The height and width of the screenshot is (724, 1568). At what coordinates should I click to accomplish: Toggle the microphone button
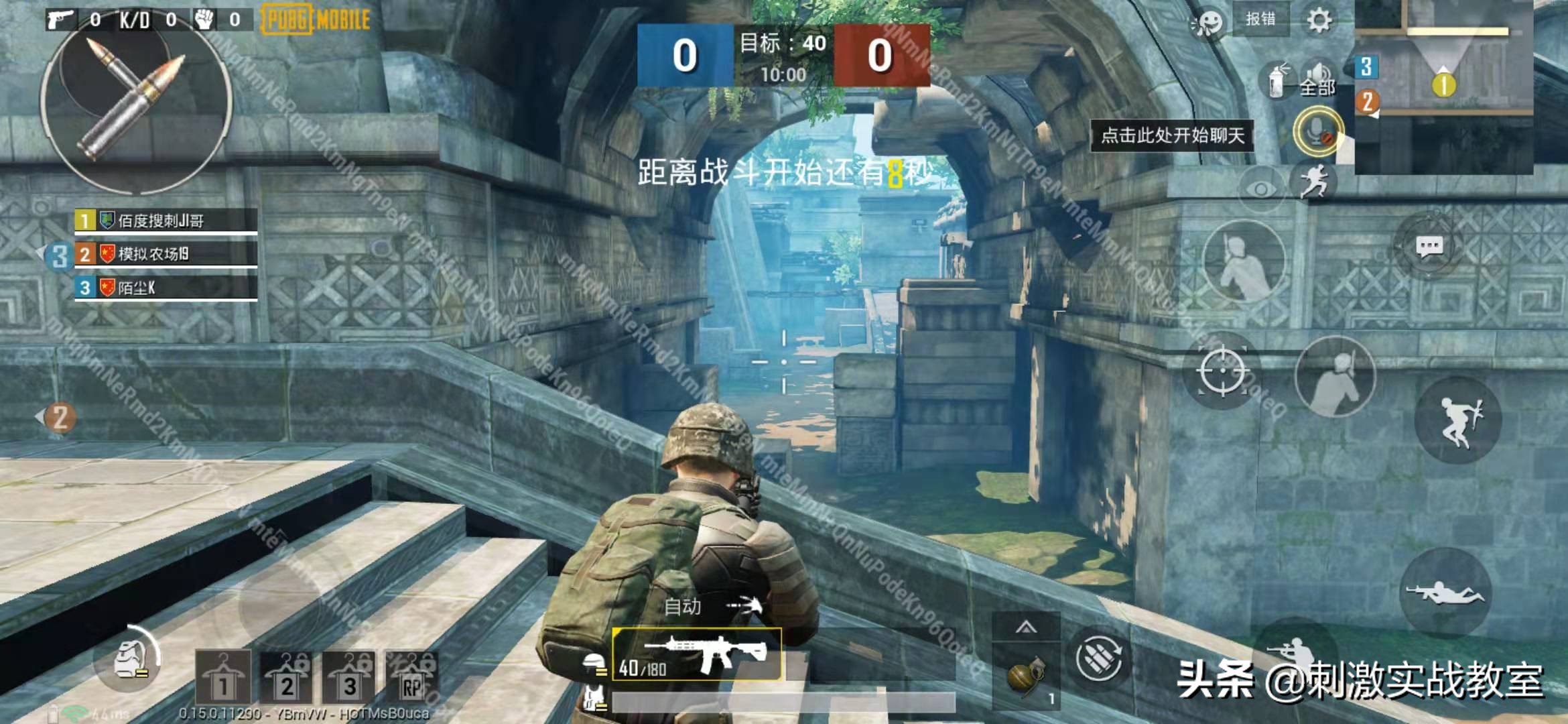point(1318,132)
